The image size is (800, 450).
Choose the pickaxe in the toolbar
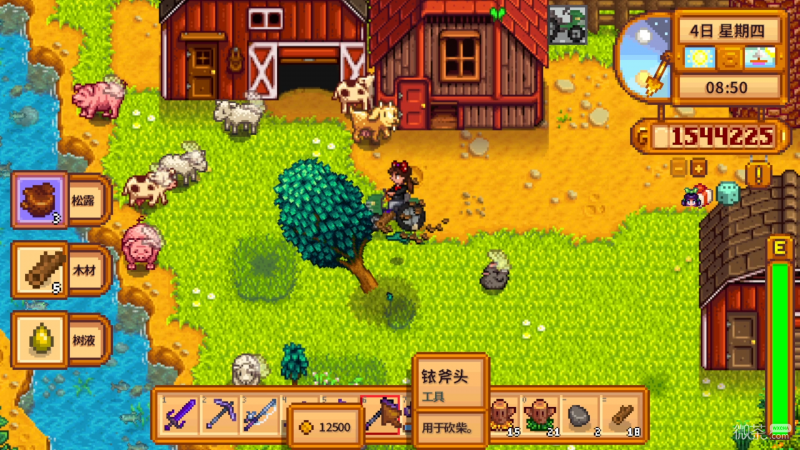click(x=222, y=414)
